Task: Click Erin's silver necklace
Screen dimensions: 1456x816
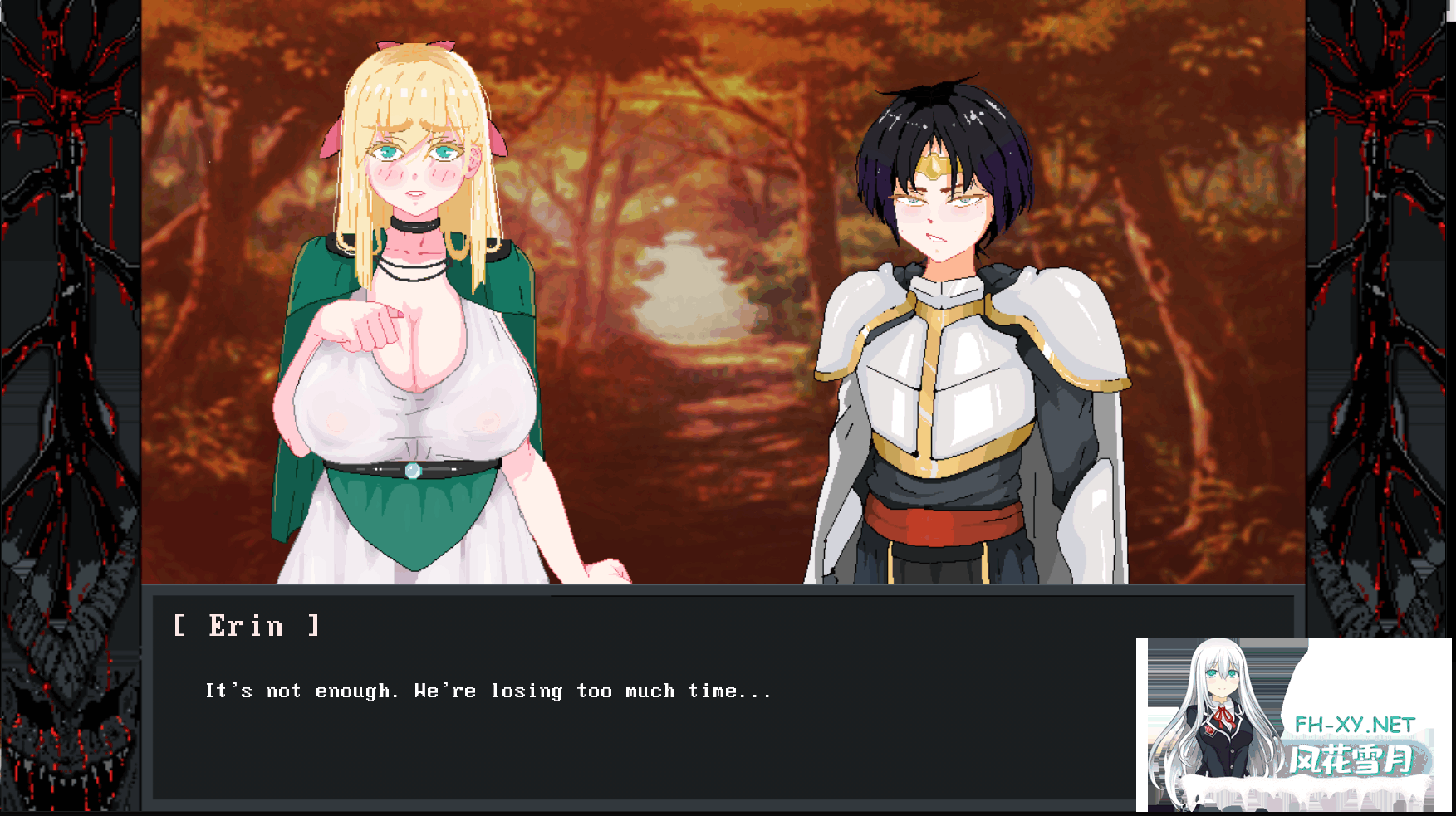Action: (413, 270)
